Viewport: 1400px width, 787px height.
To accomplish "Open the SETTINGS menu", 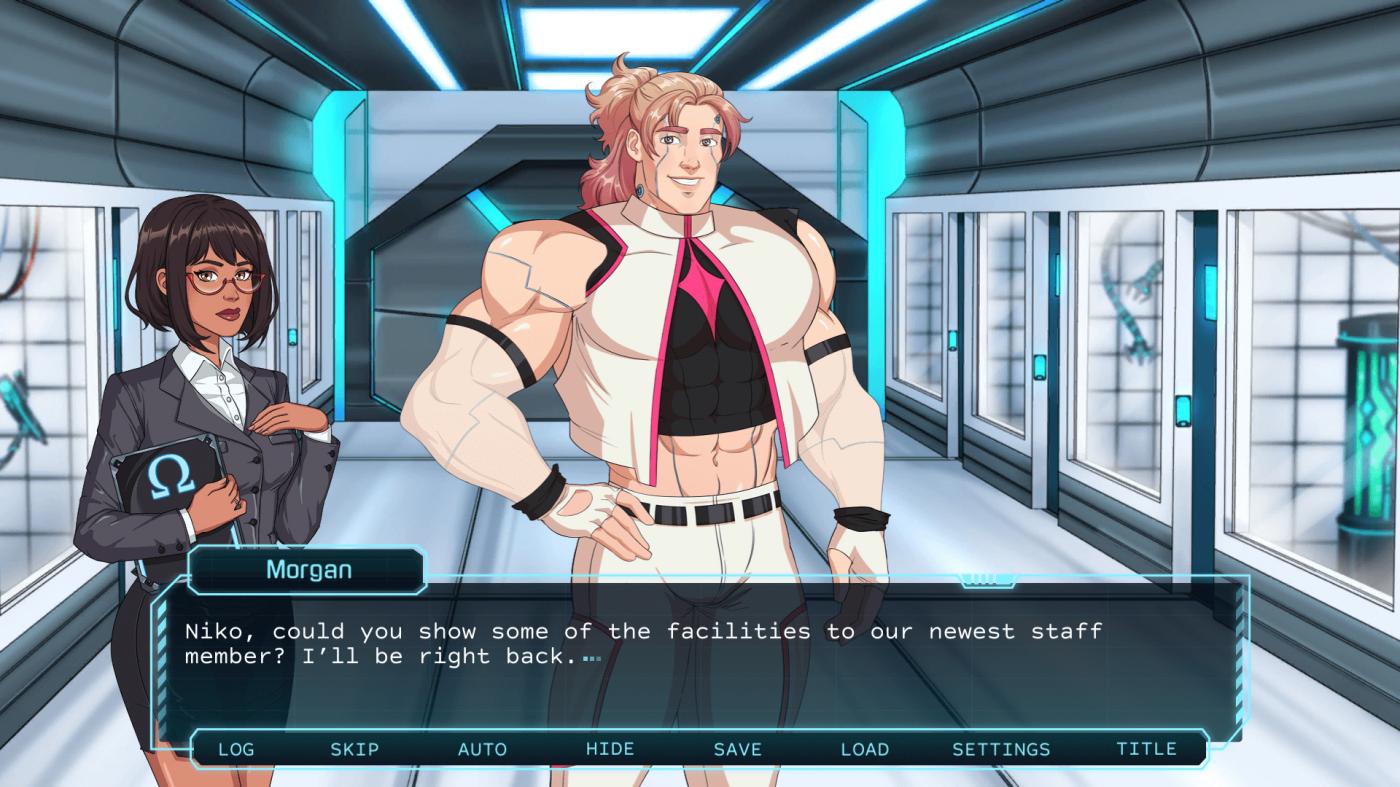I will pos(1001,749).
